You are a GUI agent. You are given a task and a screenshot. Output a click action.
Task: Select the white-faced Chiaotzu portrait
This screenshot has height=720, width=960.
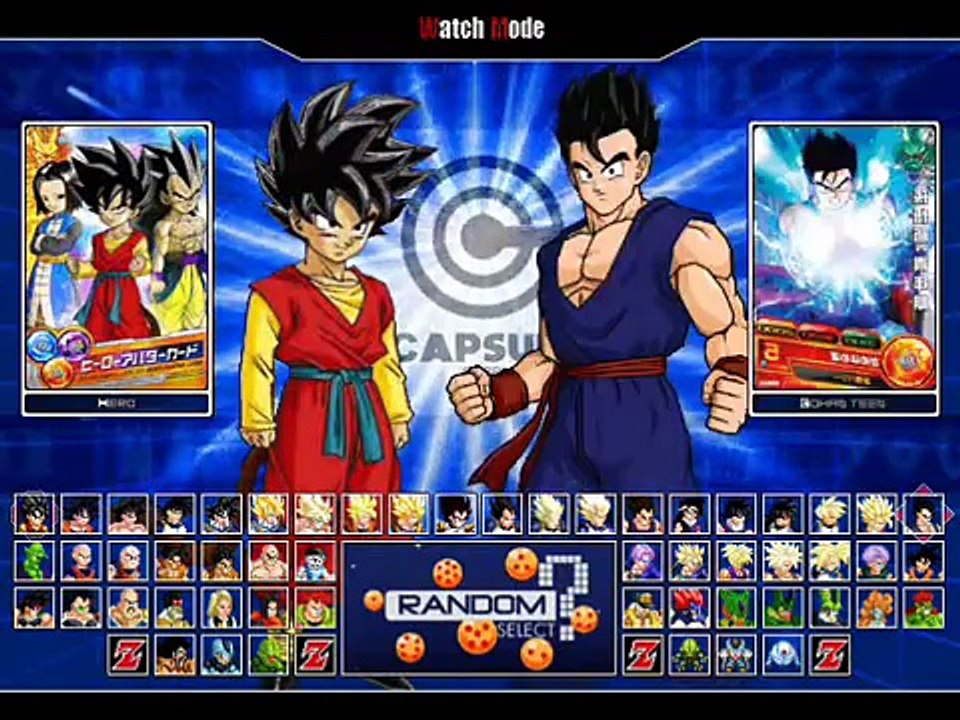[316, 561]
